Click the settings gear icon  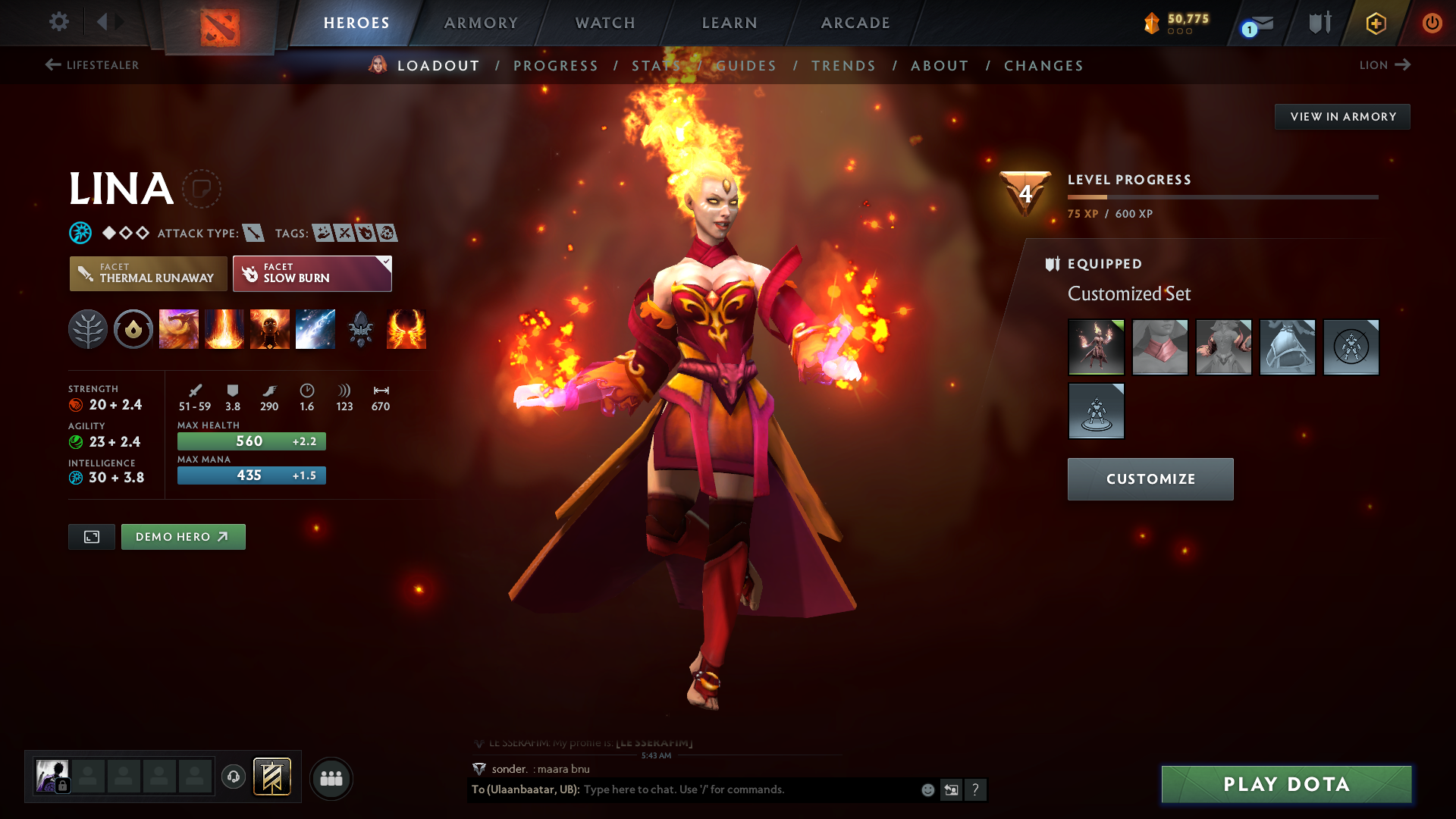tap(59, 22)
